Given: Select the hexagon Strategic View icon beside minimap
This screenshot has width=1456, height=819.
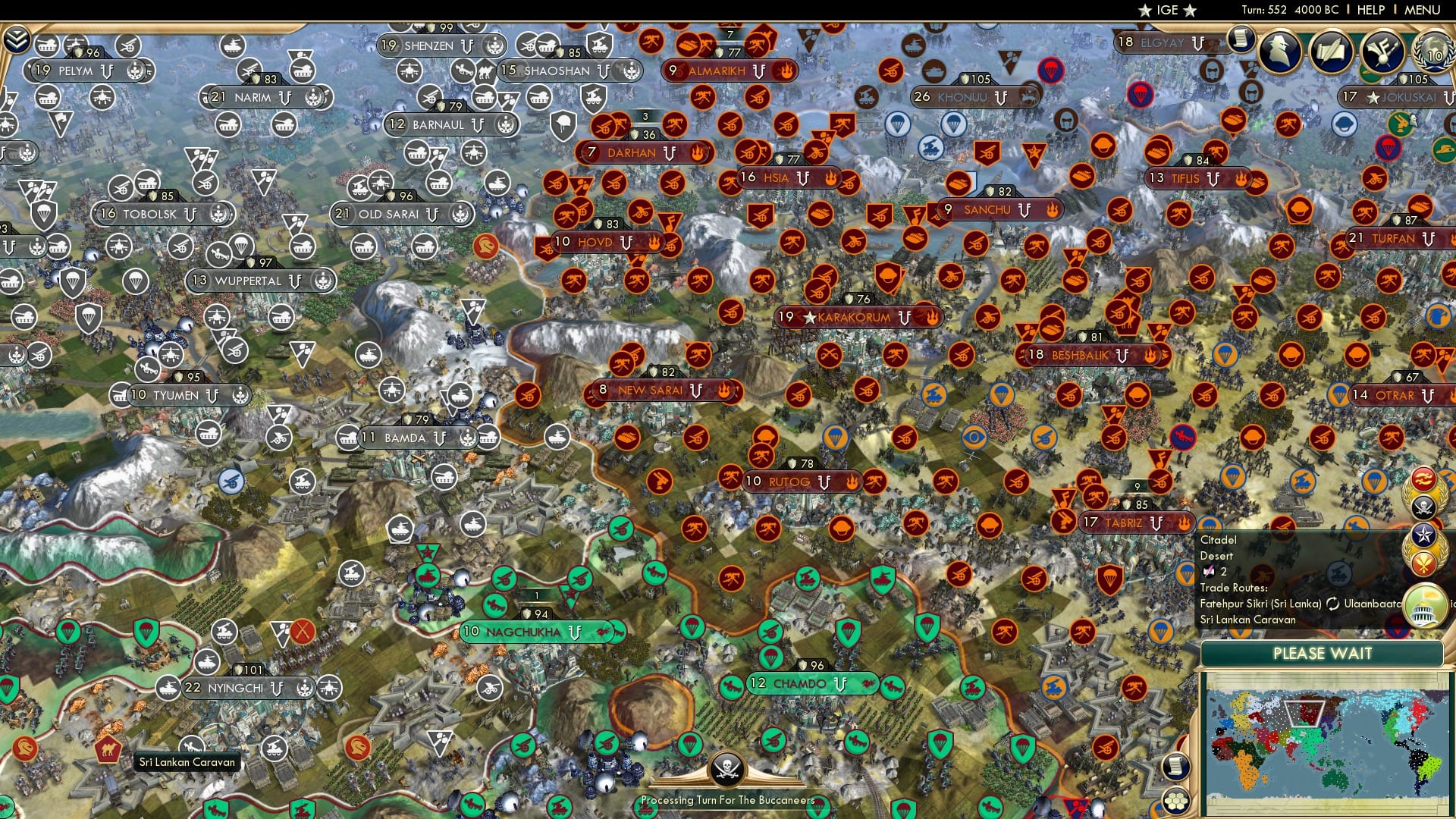Looking at the screenshot, I should 1175,802.
